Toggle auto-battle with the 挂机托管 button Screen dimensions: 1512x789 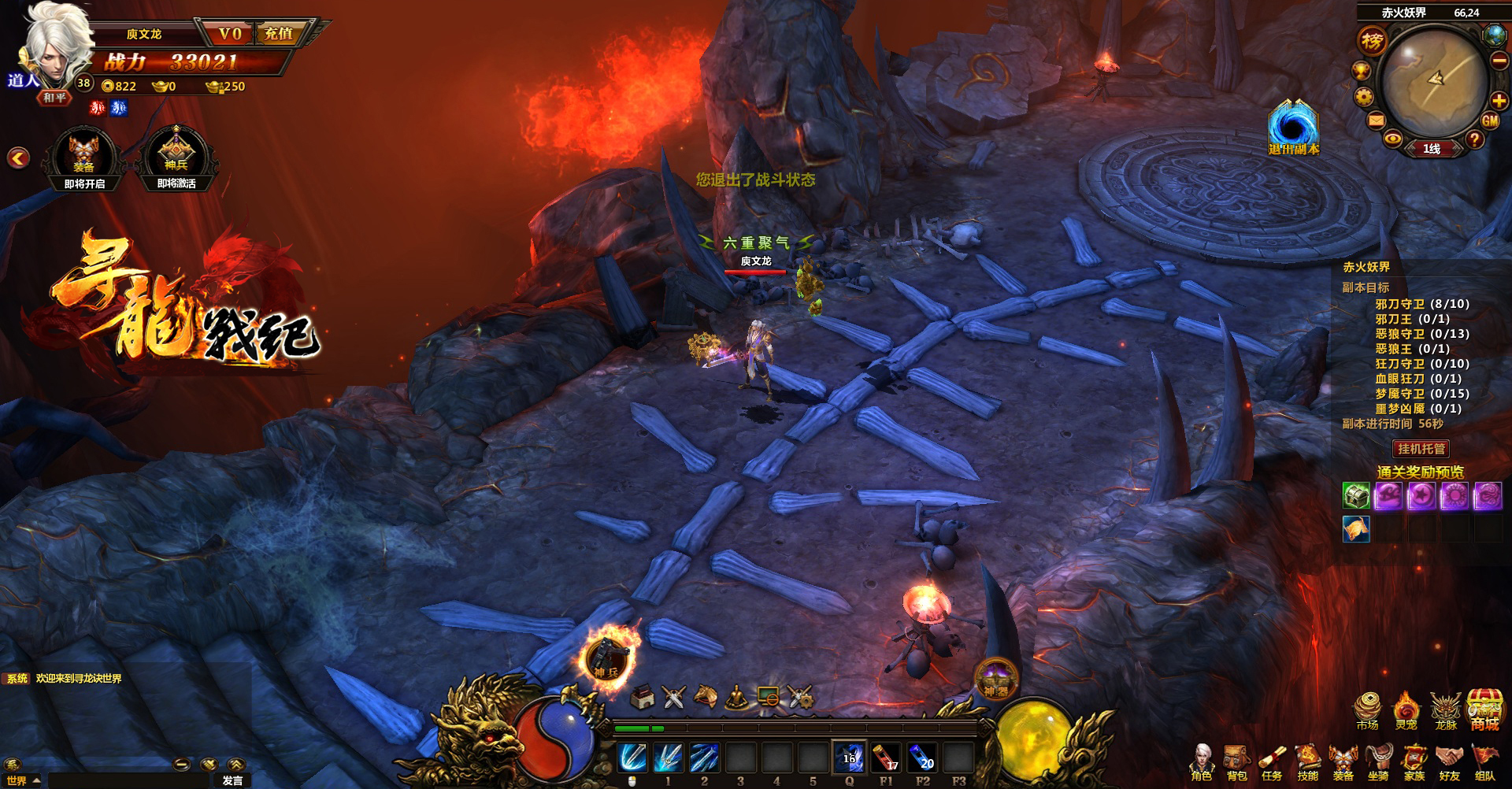click(1421, 449)
